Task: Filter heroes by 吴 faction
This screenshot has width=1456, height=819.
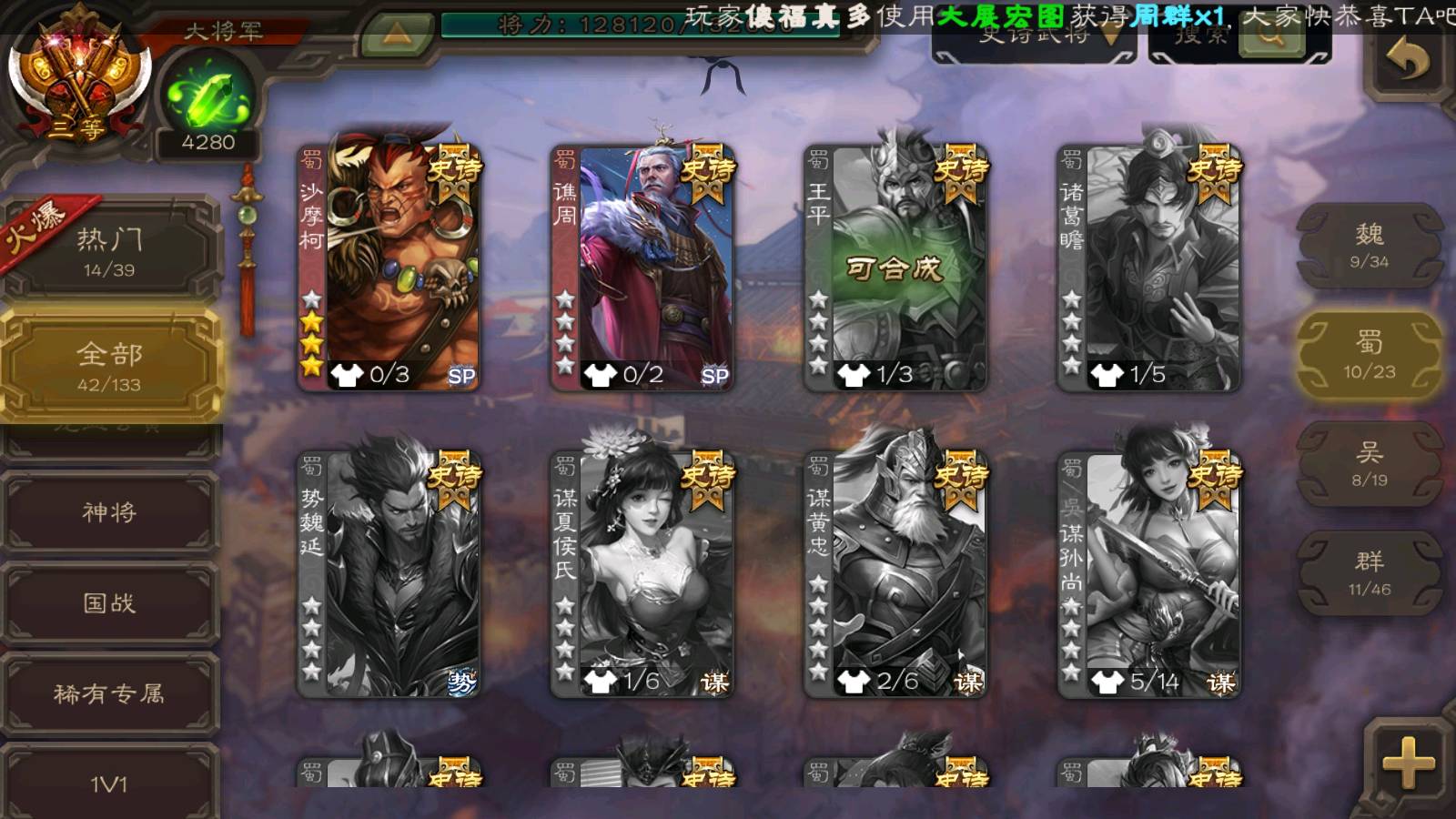Action: tap(1369, 464)
